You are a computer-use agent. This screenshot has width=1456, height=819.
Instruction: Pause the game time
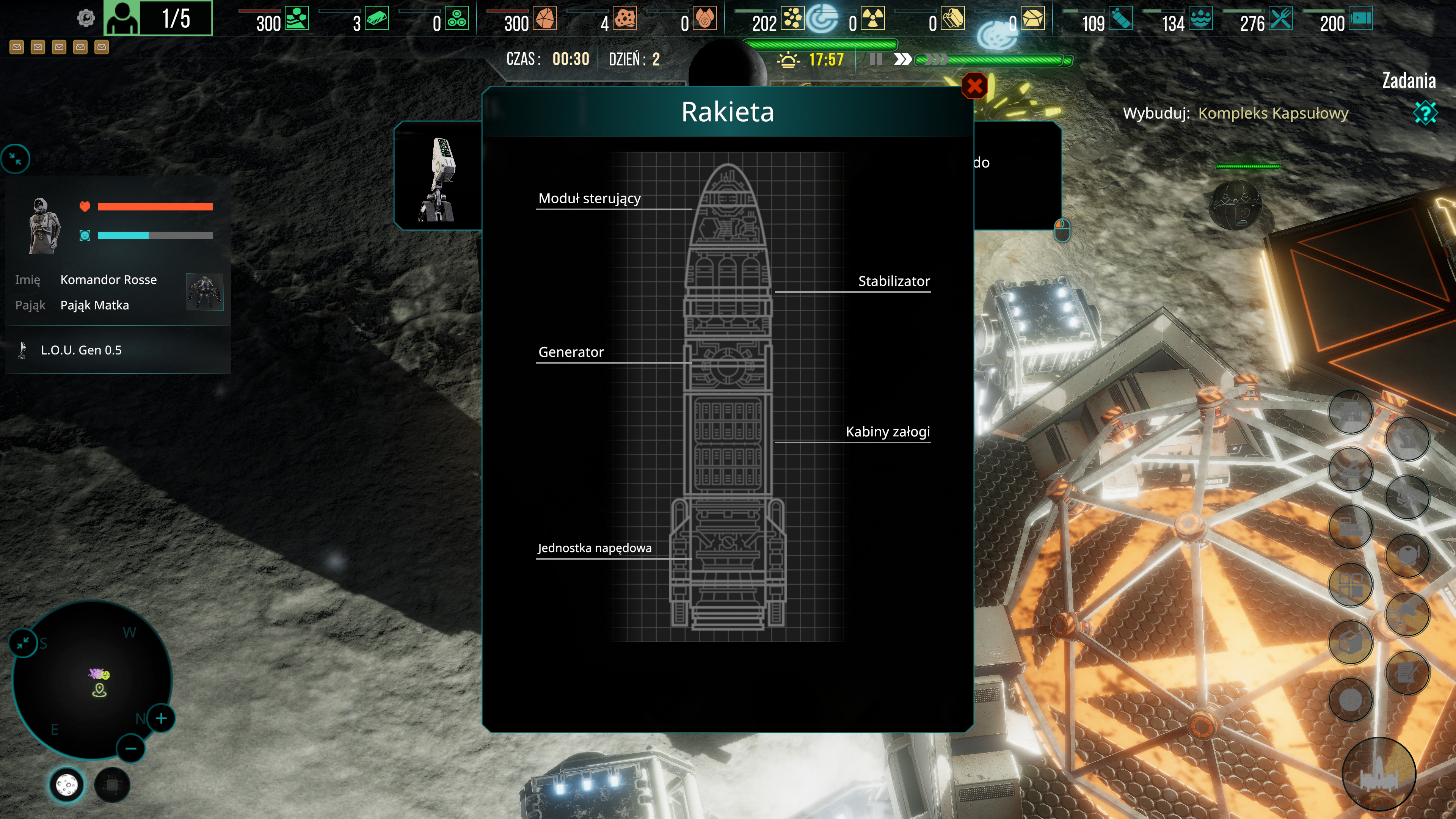click(x=875, y=60)
